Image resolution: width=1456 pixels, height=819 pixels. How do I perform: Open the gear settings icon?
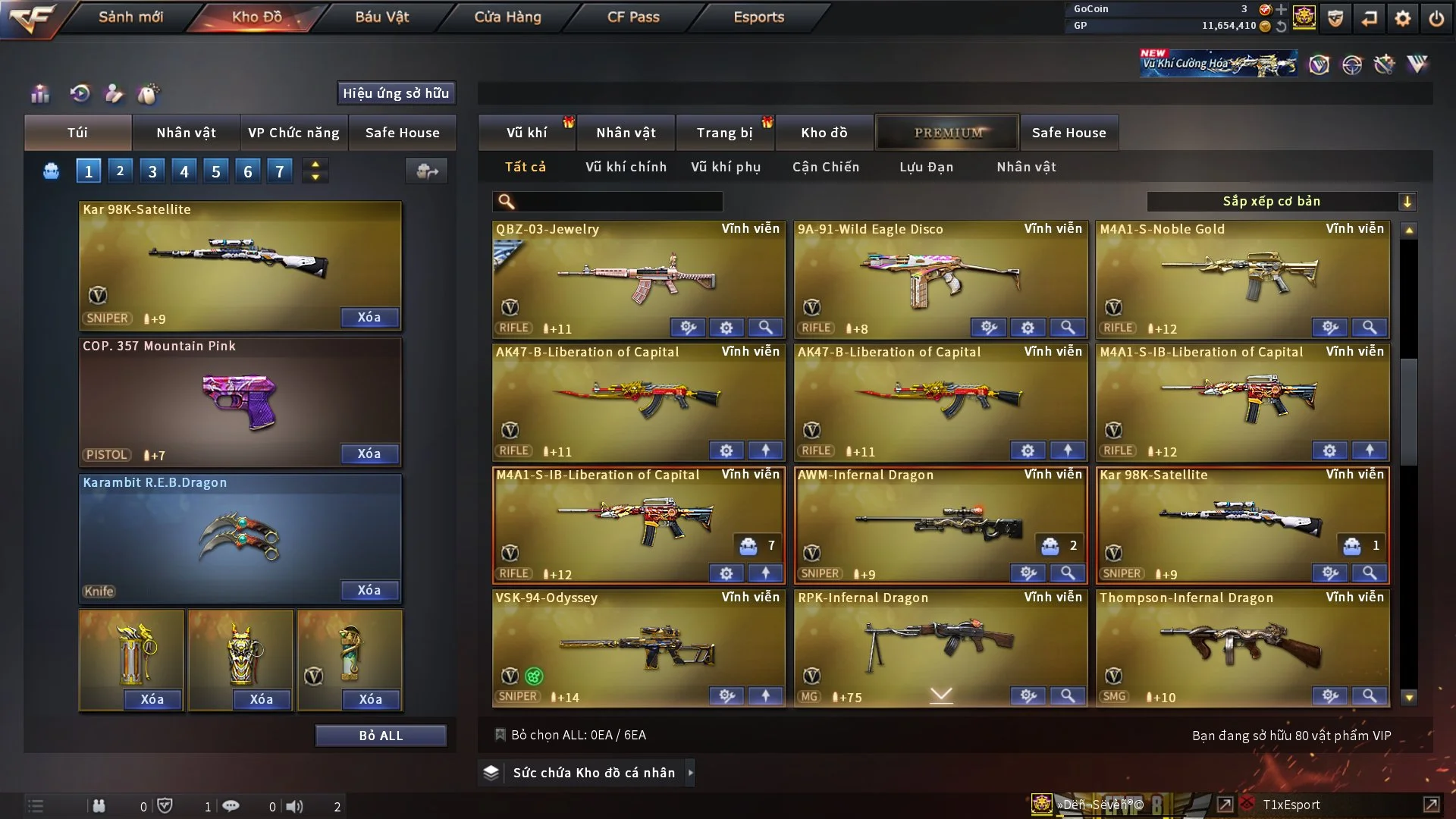click(x=1402, y=18)
